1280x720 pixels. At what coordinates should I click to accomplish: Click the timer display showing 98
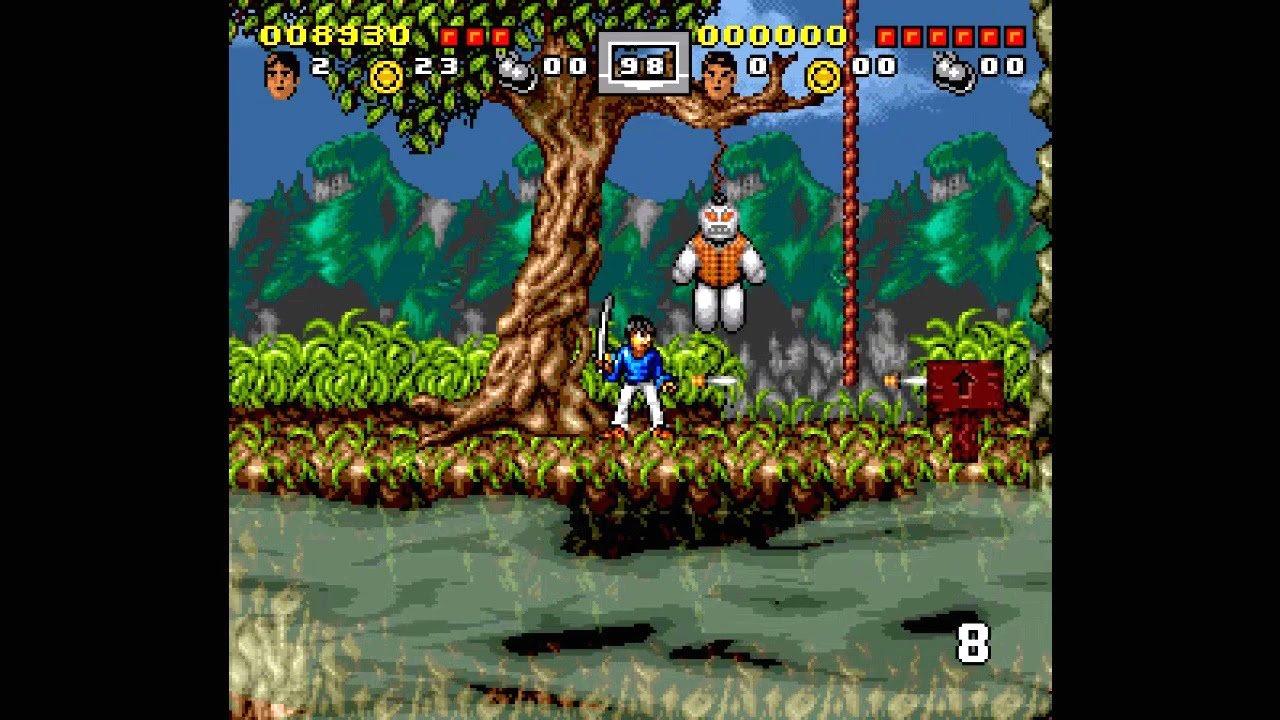tap(641, 65)
